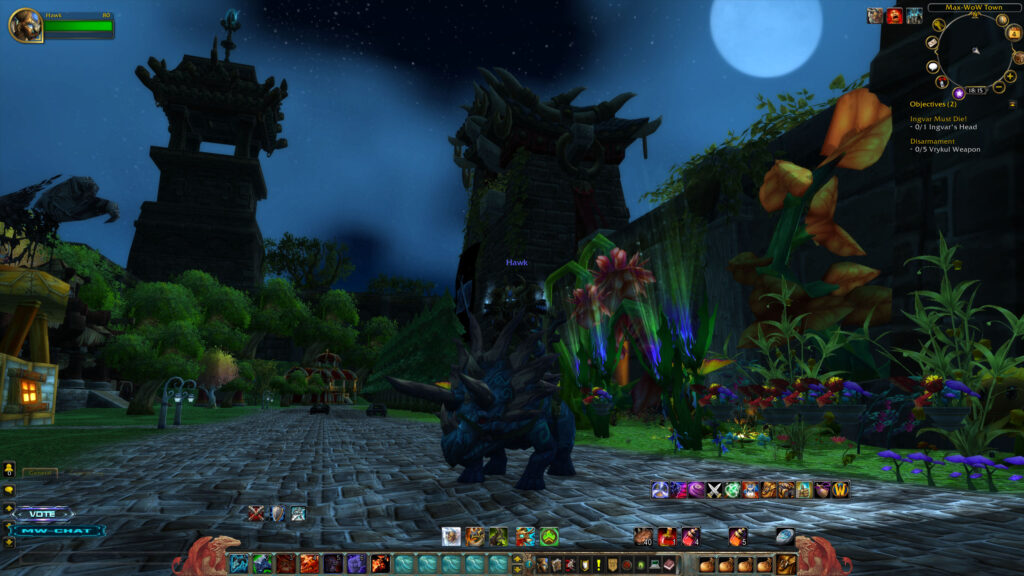Click the Hawk player portrait
Image resolution: width=1024 pixels, height=576 pixels.
pyautogui.click(x=25, y=25)
